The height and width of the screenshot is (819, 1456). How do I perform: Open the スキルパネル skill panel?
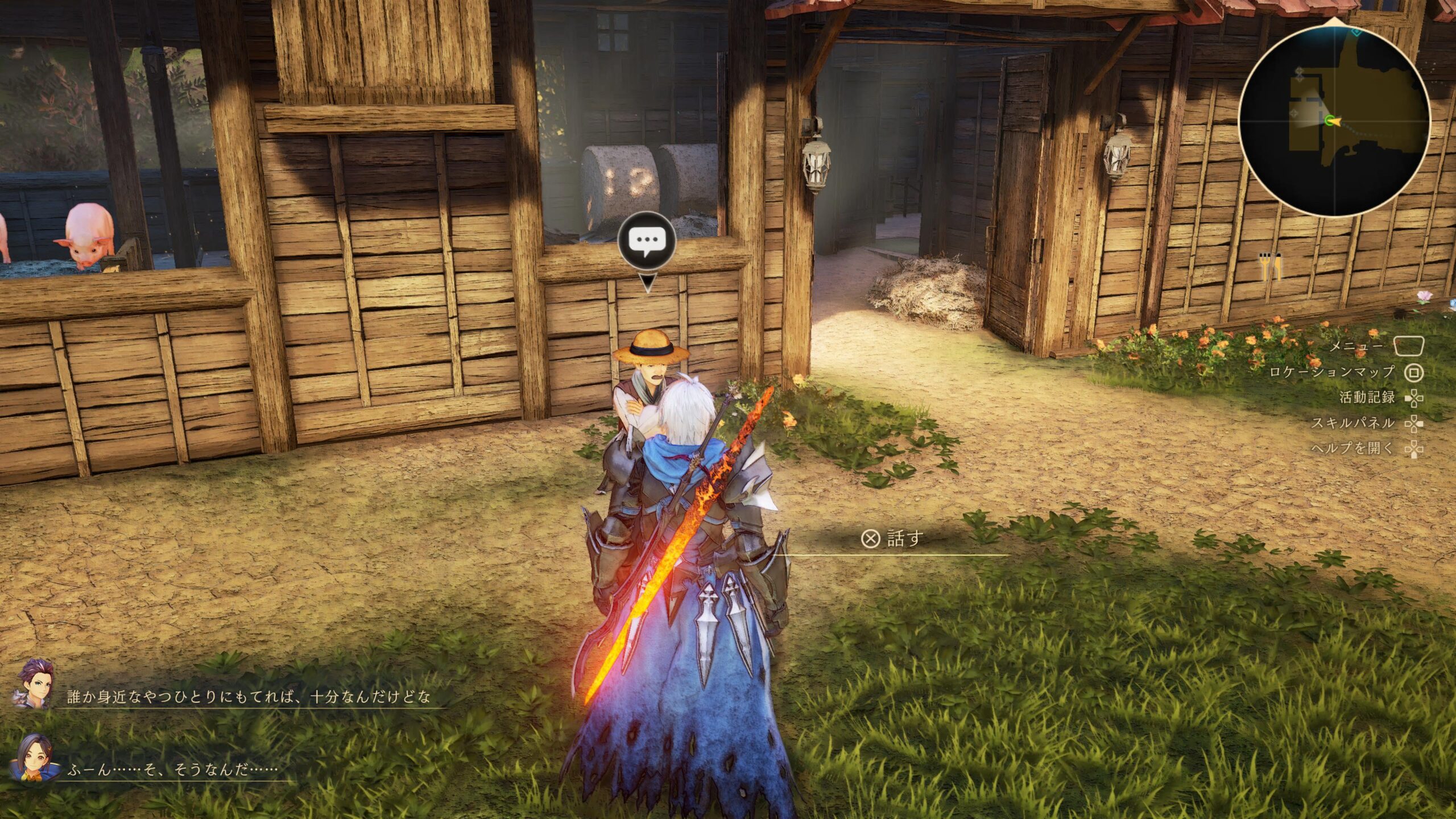coord(1353,423)
